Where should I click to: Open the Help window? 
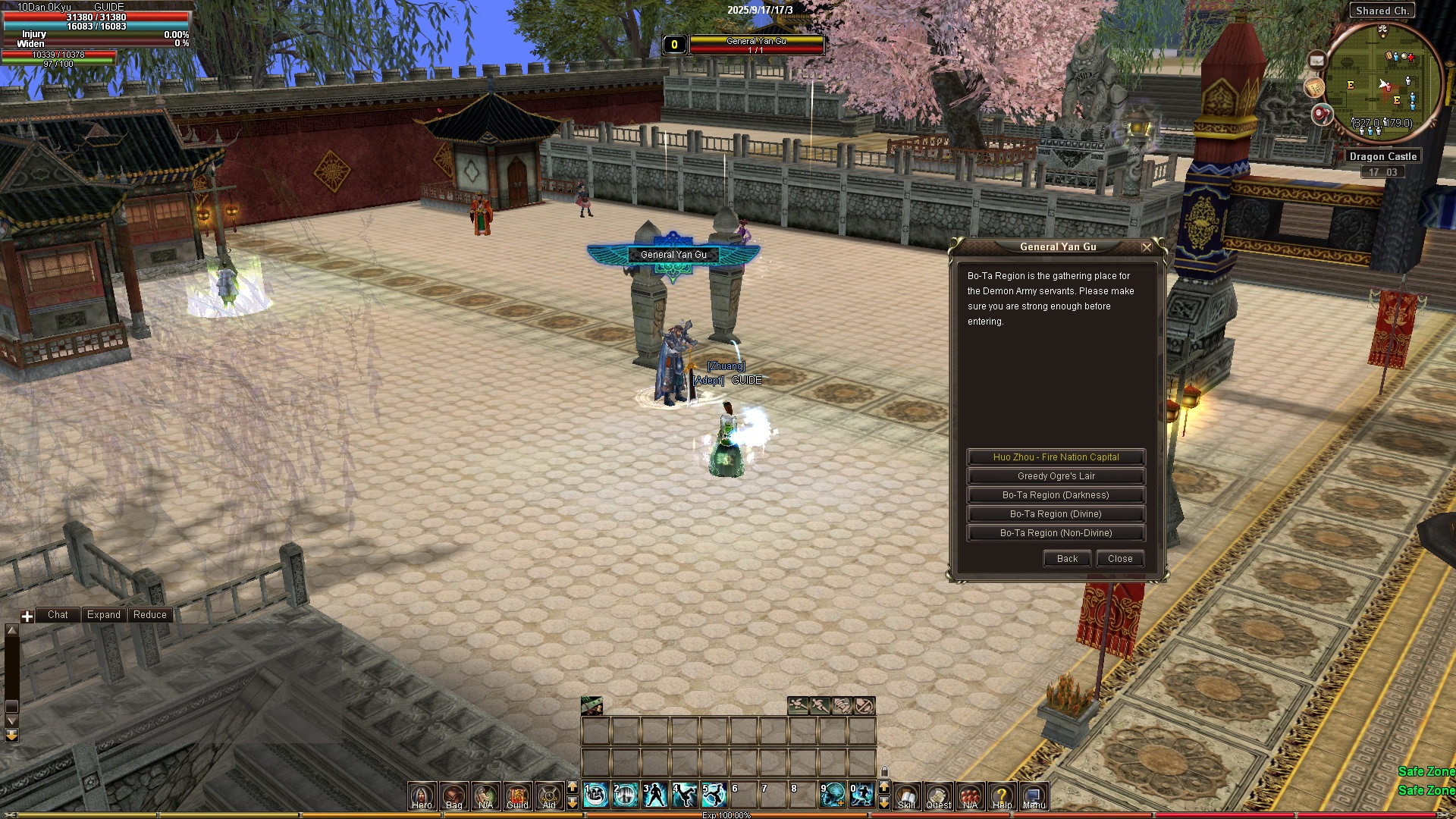1002,796
